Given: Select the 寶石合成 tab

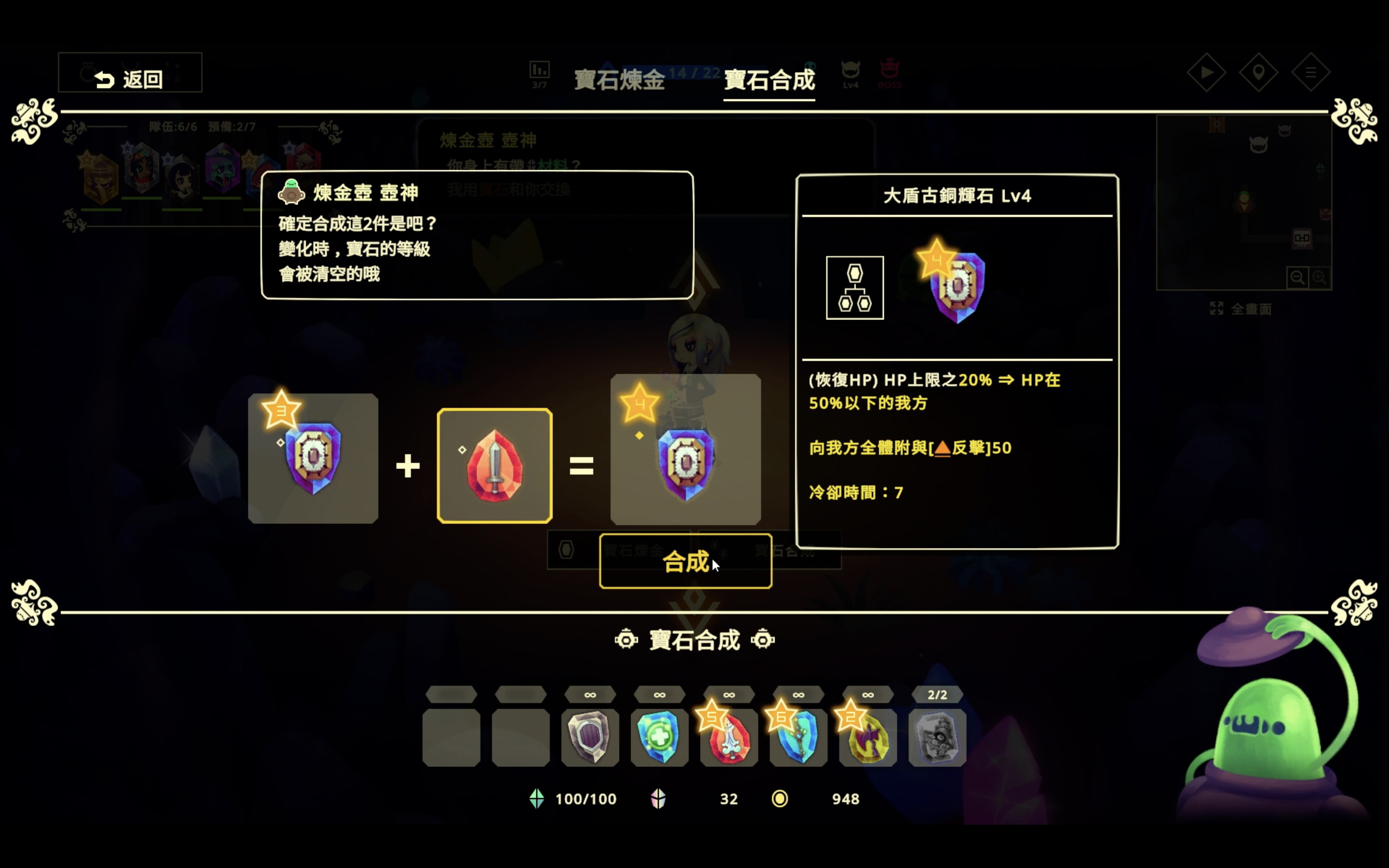Looking at the screenshot, I should [769, 81].
